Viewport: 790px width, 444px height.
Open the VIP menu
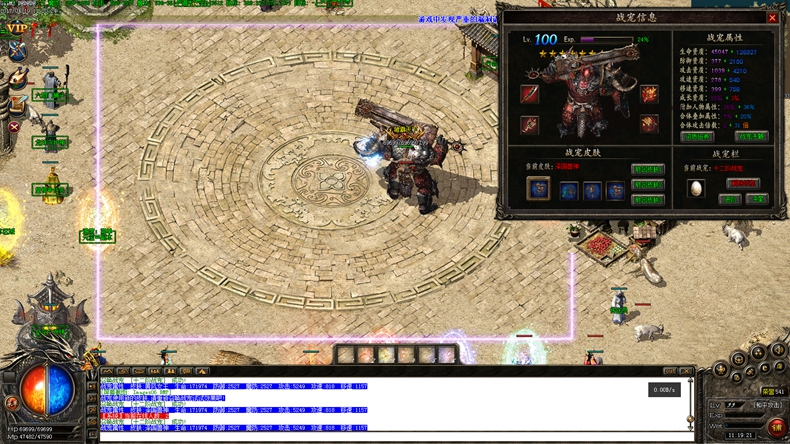click(17, 29)
